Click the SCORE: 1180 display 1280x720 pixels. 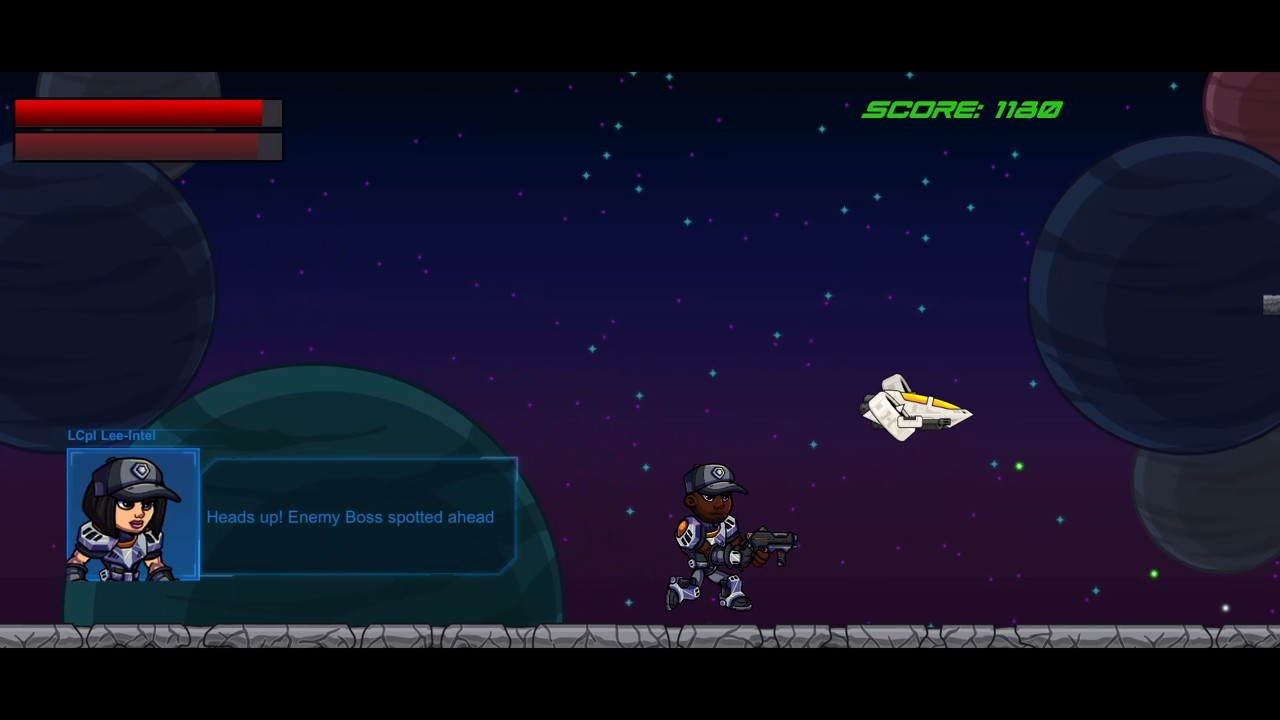click(961, 111)
